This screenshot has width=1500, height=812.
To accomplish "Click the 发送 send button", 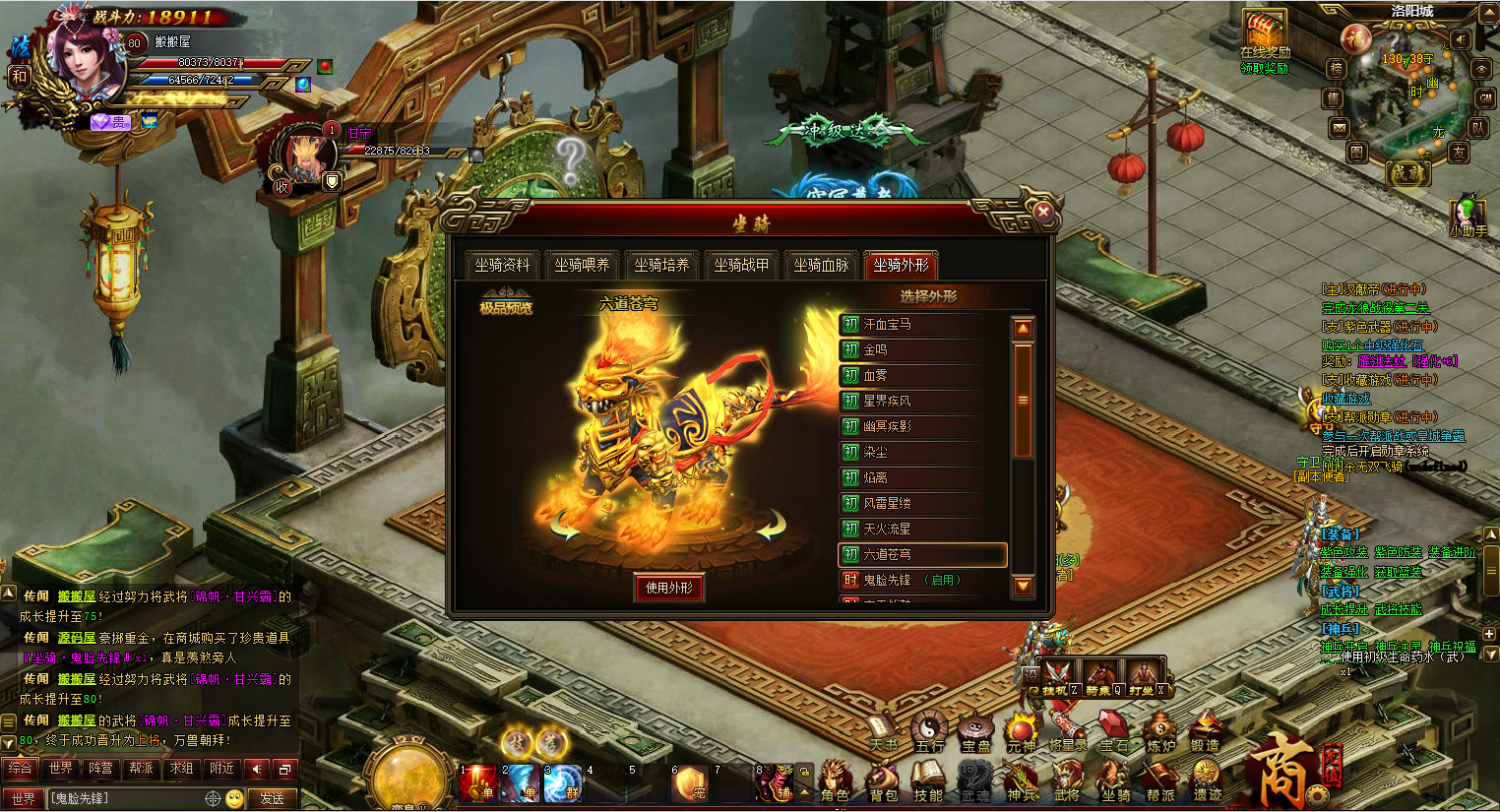I will (273, 798).
